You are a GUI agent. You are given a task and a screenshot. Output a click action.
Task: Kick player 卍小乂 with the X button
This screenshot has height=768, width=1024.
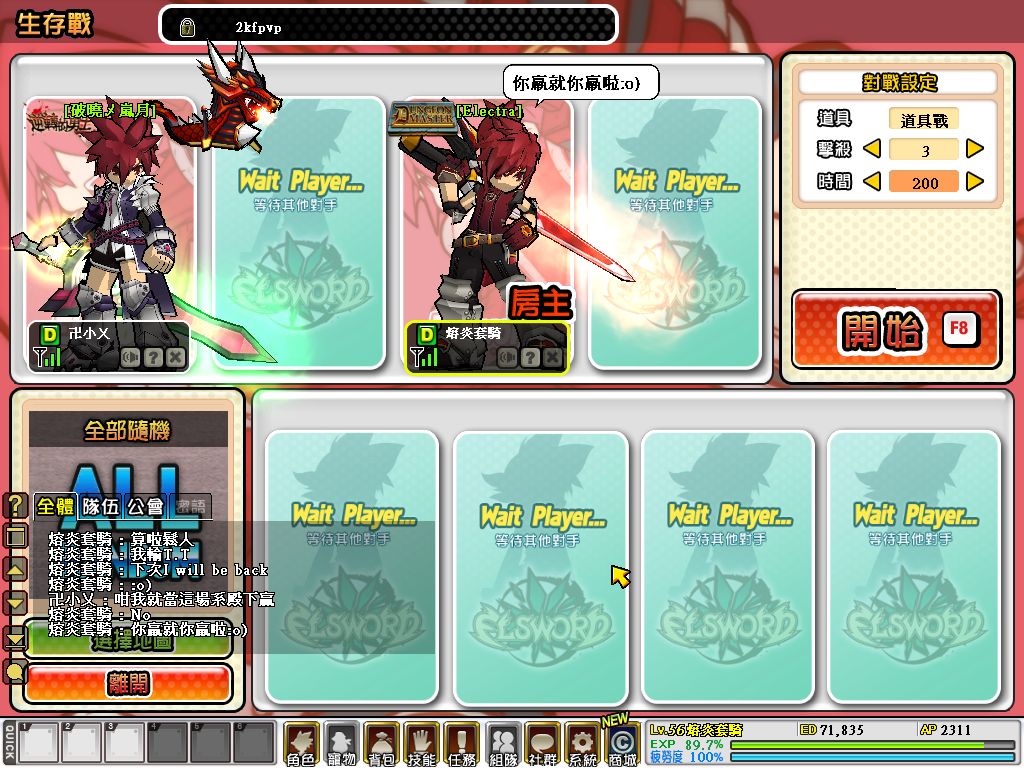pos(175,357)
